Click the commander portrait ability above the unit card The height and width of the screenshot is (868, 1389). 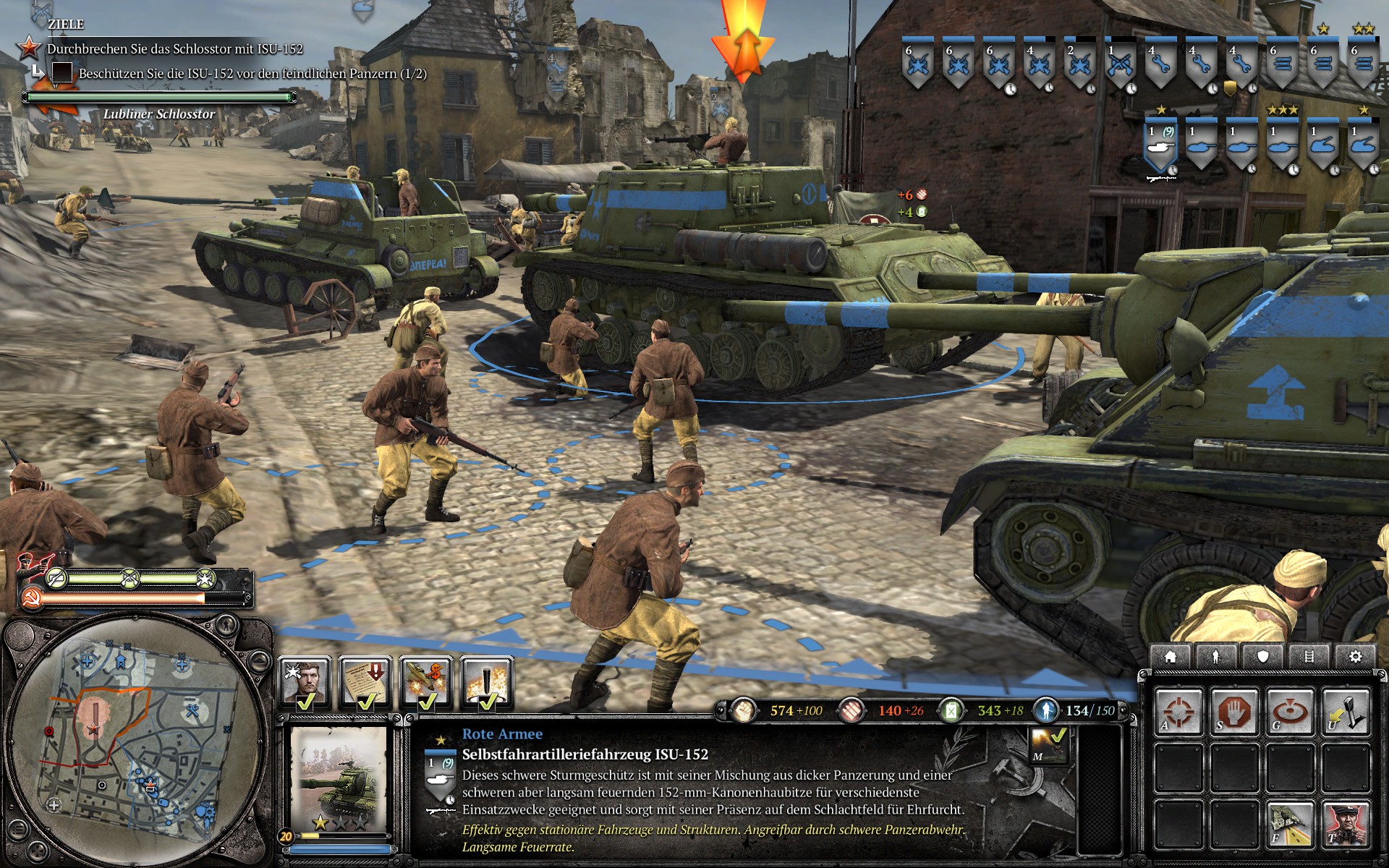tap(305, 681)
